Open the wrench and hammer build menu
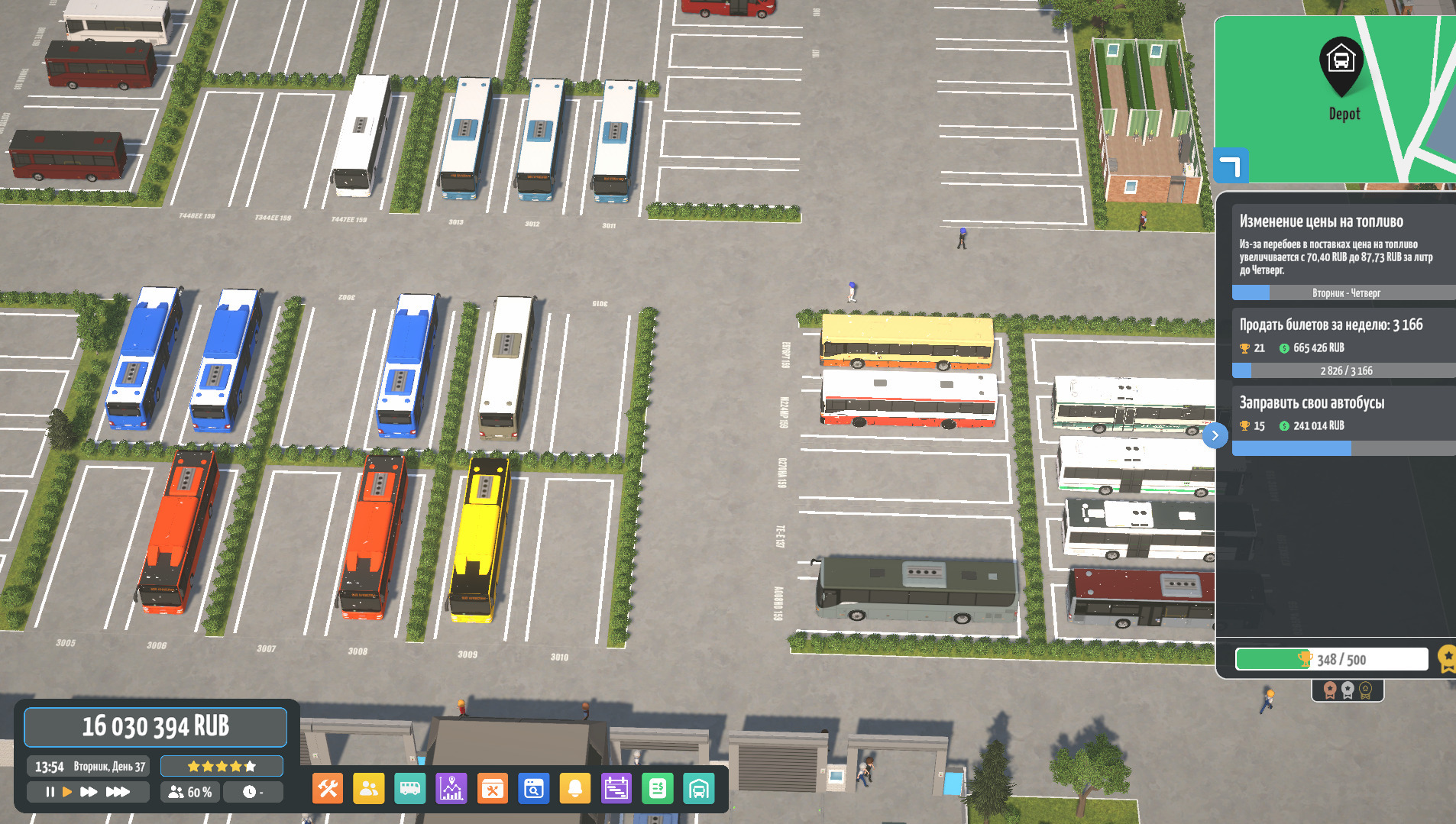 coord(328,789)
